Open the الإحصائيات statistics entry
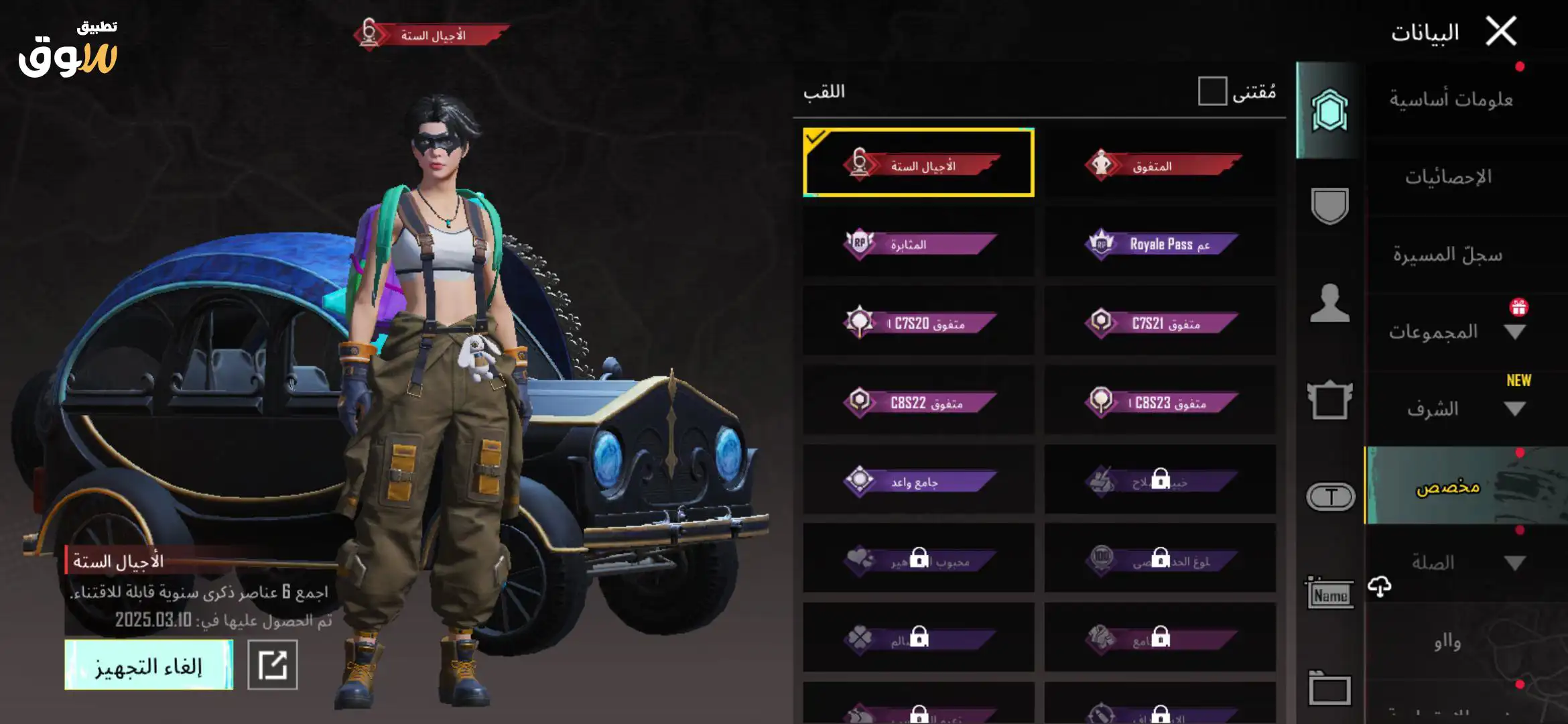The width and height of the screenshot is (1568, 724). tap(1448, 177)
